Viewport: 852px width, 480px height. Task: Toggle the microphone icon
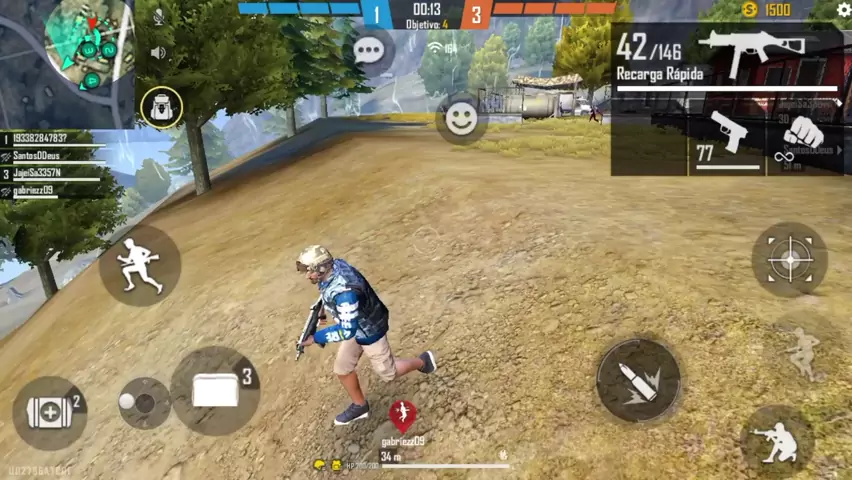click(158, 17)
